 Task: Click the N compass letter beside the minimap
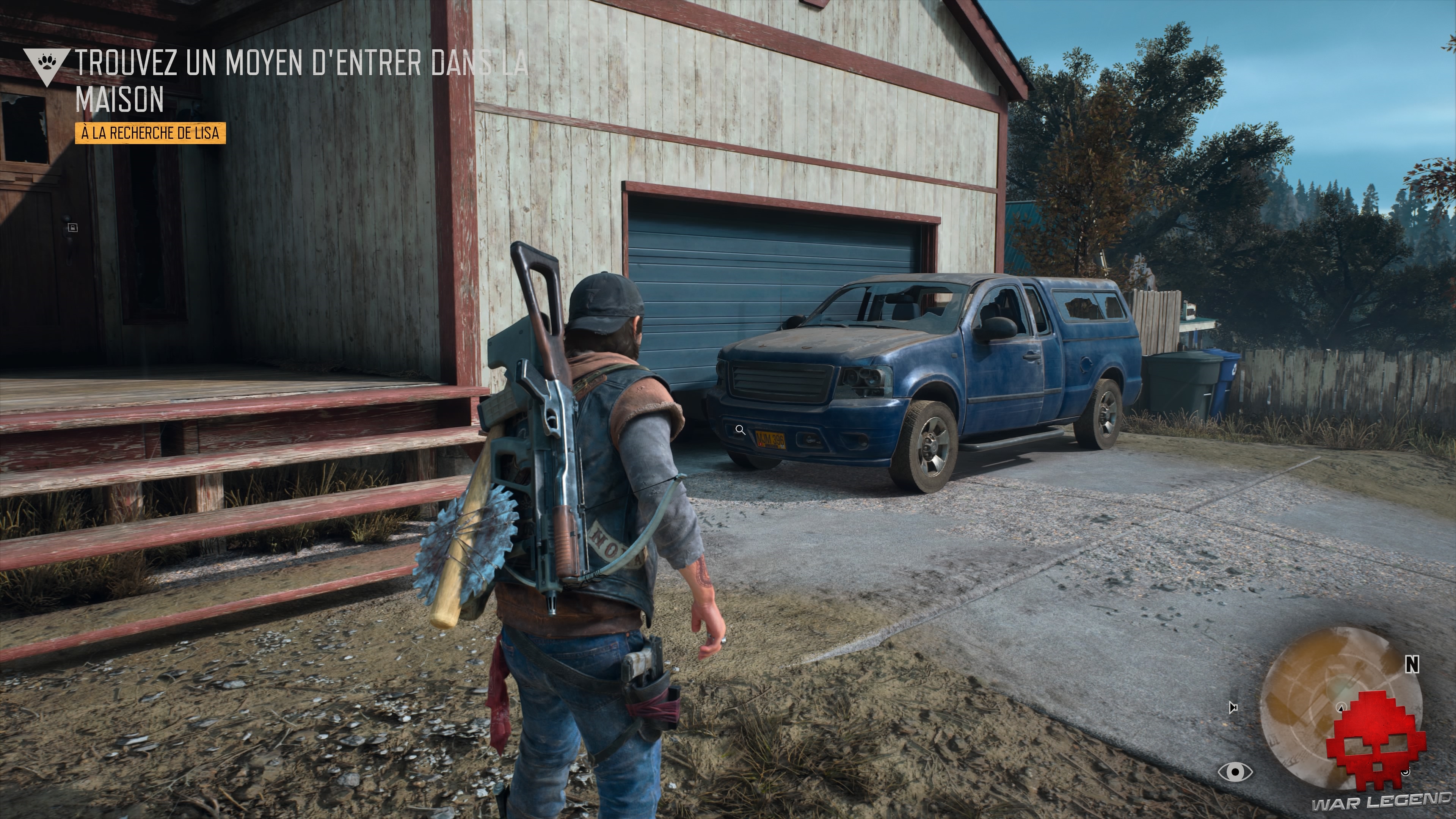click(1411, 664)
